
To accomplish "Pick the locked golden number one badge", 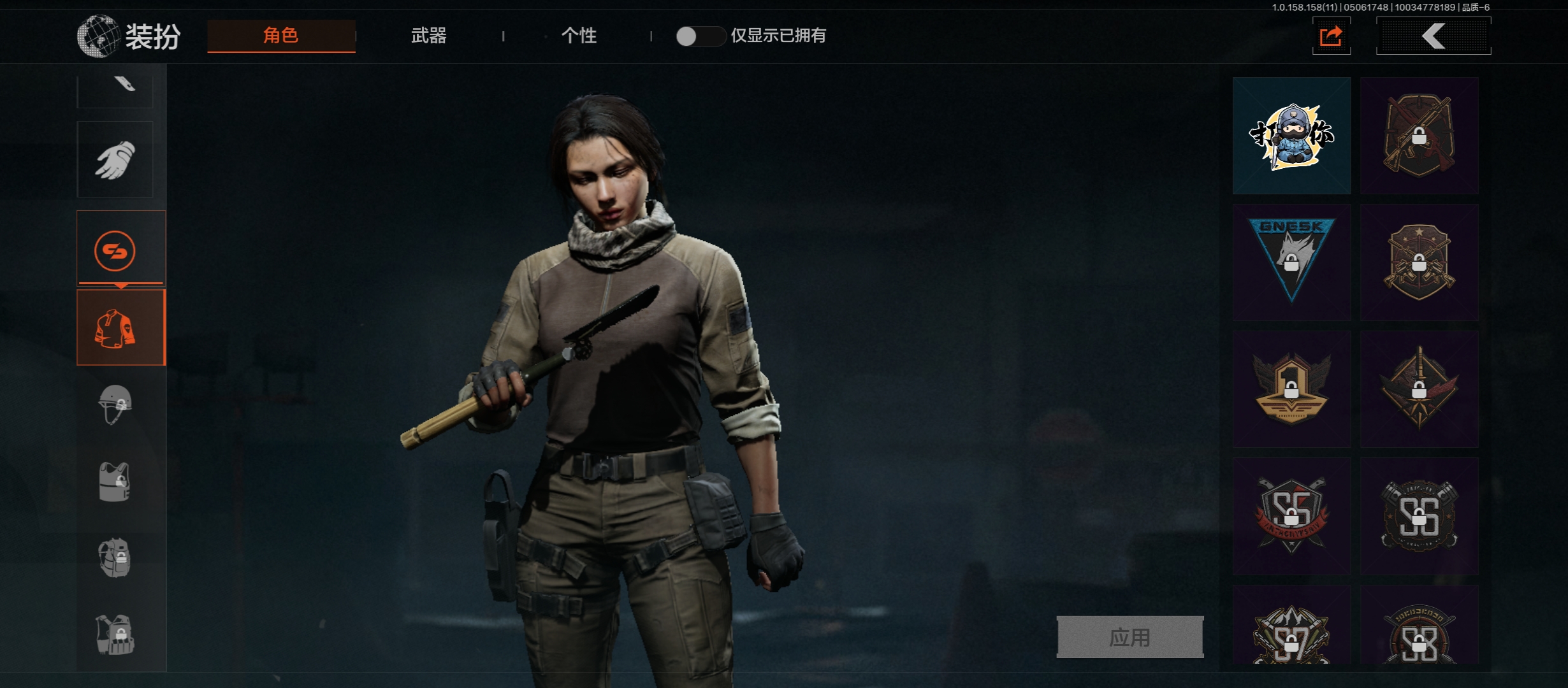I will pyautogui.click(x=1291, y=389).
